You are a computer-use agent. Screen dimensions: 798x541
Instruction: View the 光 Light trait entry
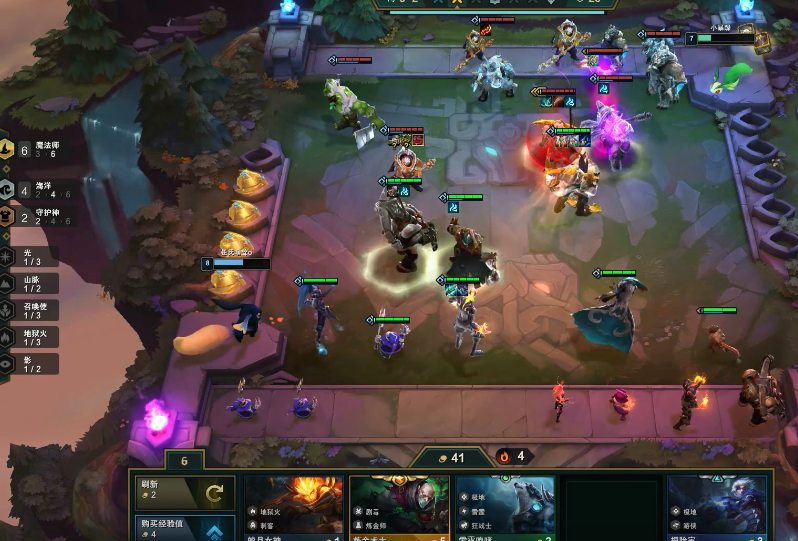click(x=30, y=257)
